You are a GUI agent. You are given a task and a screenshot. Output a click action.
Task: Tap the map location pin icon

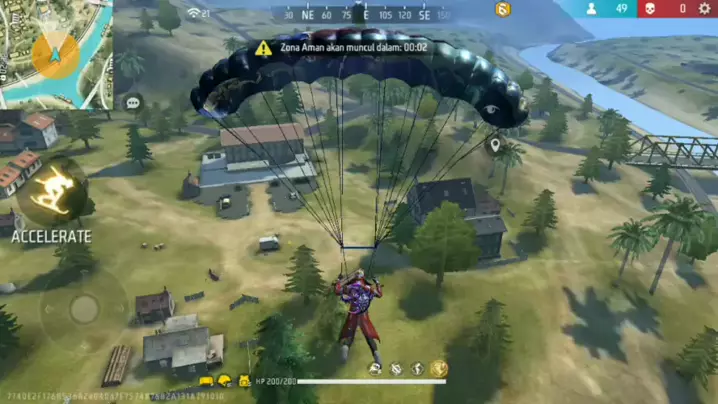(494, 145)
